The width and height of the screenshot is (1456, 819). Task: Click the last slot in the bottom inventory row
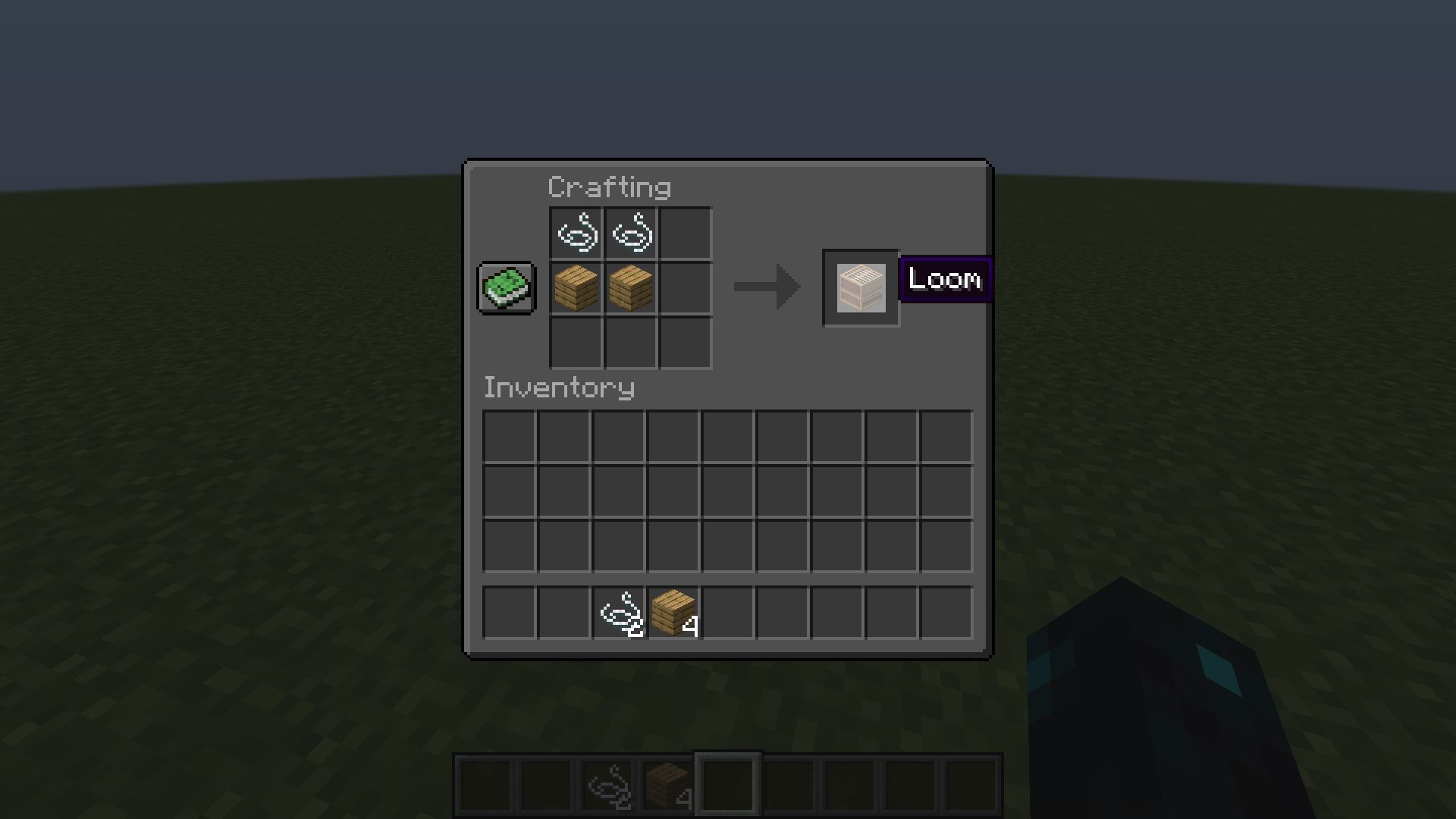[x=945, y=612]
